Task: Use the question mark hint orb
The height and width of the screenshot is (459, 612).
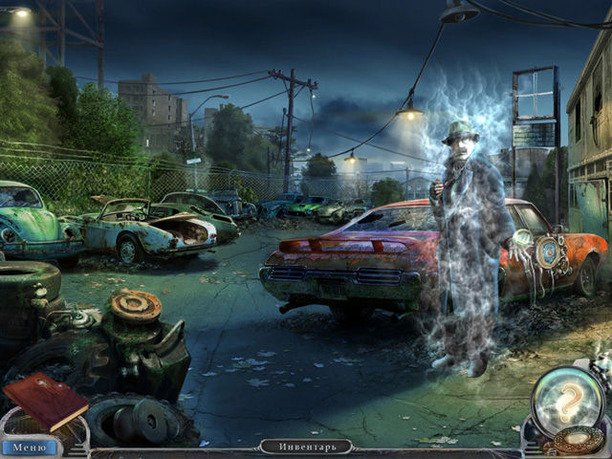Action: click(567, 400)
